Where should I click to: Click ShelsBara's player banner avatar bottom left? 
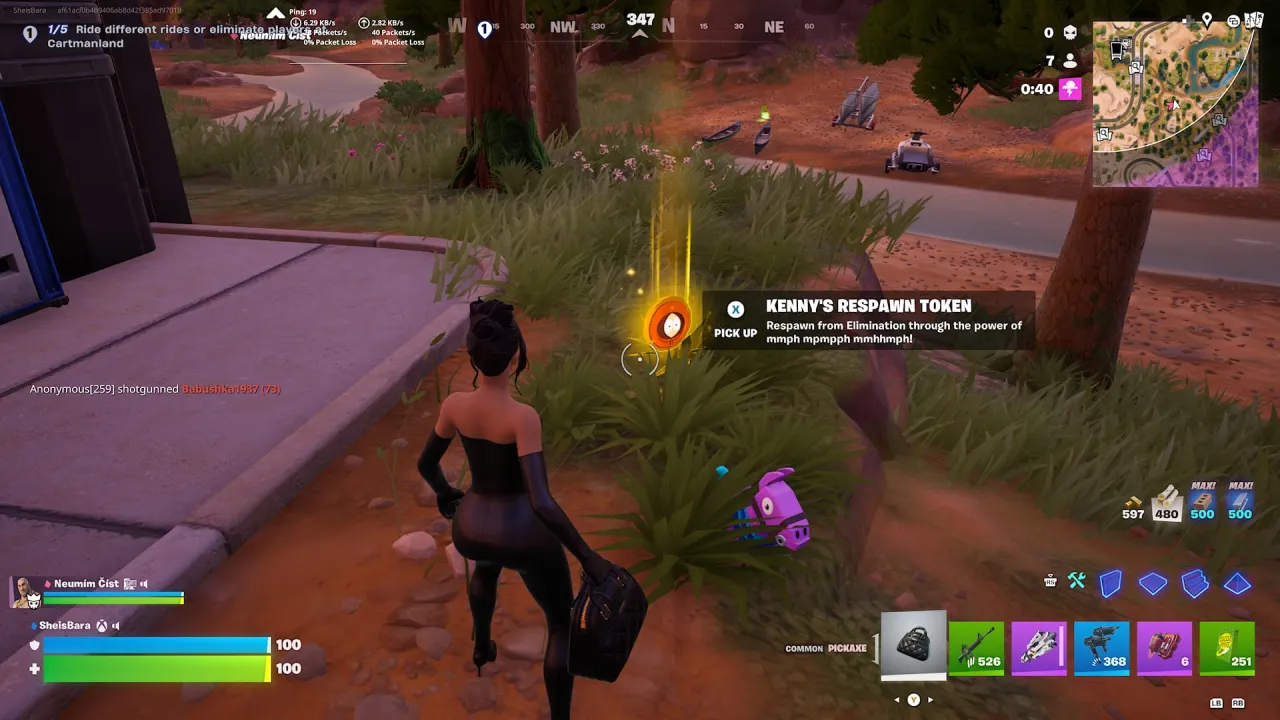(23, 590)
